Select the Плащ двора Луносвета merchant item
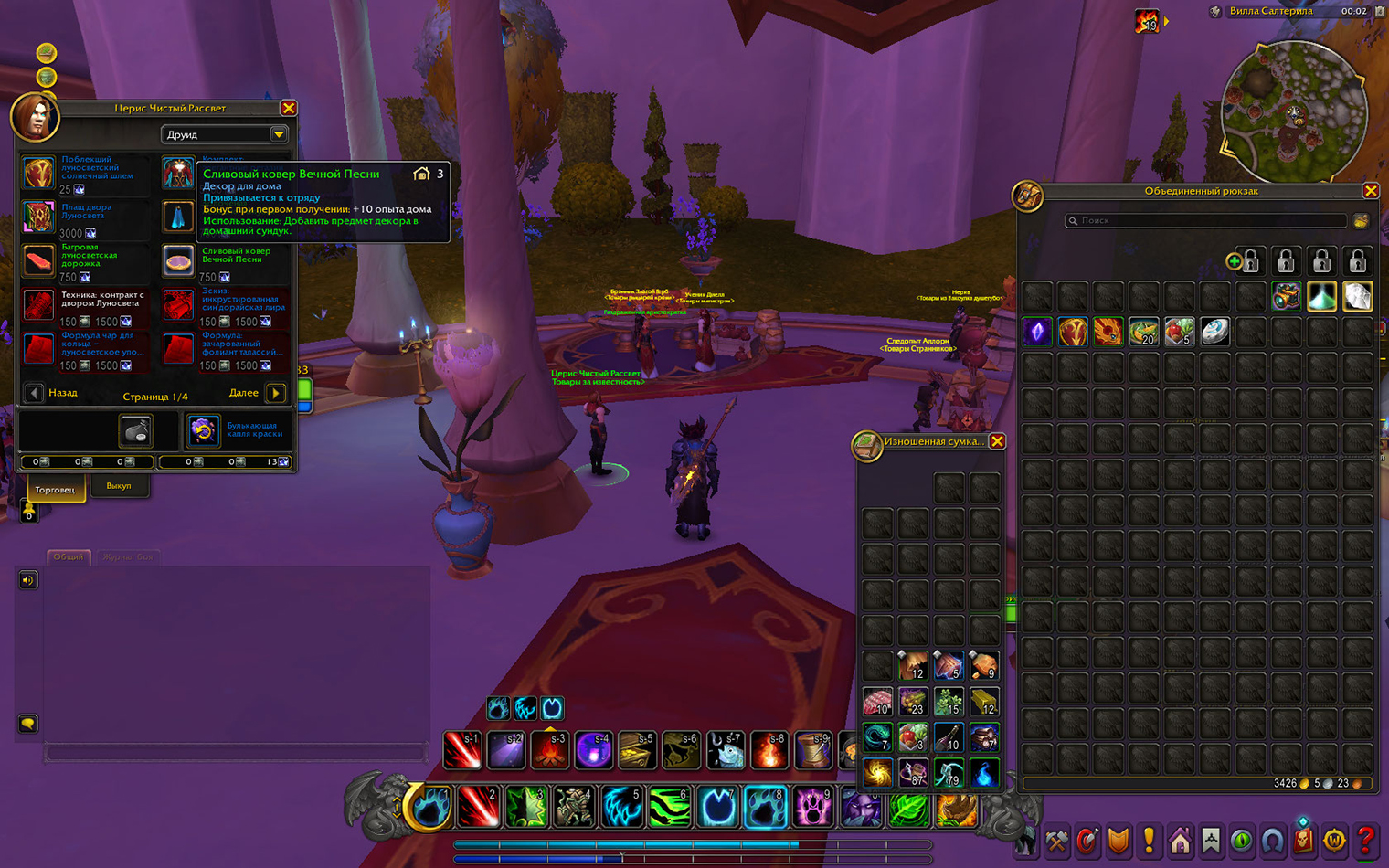The image size is (1389, 868). coord(38,217)
